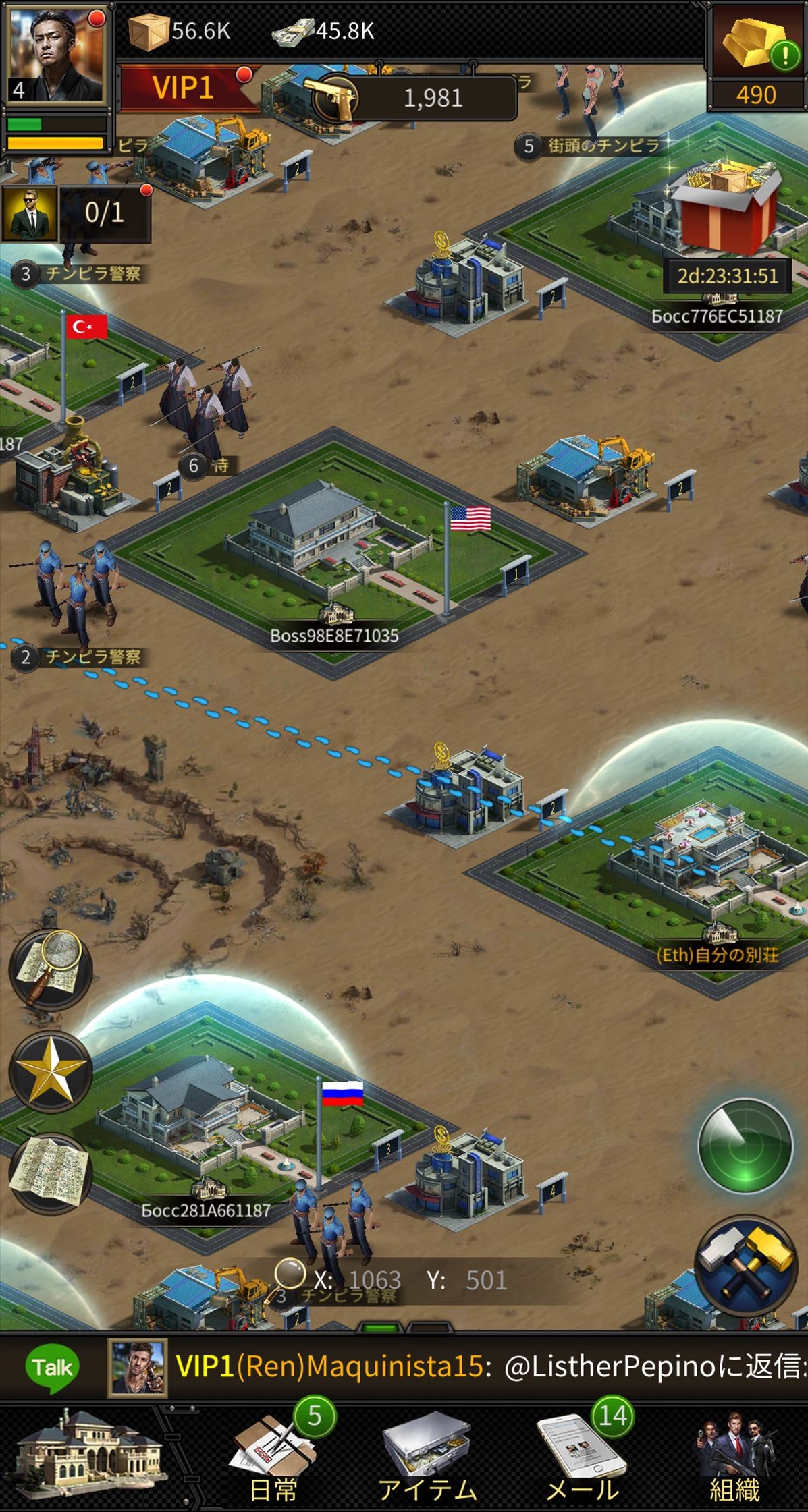Open the folded world map button
The image size is (808, 1512).
[x=51, y=1173]
